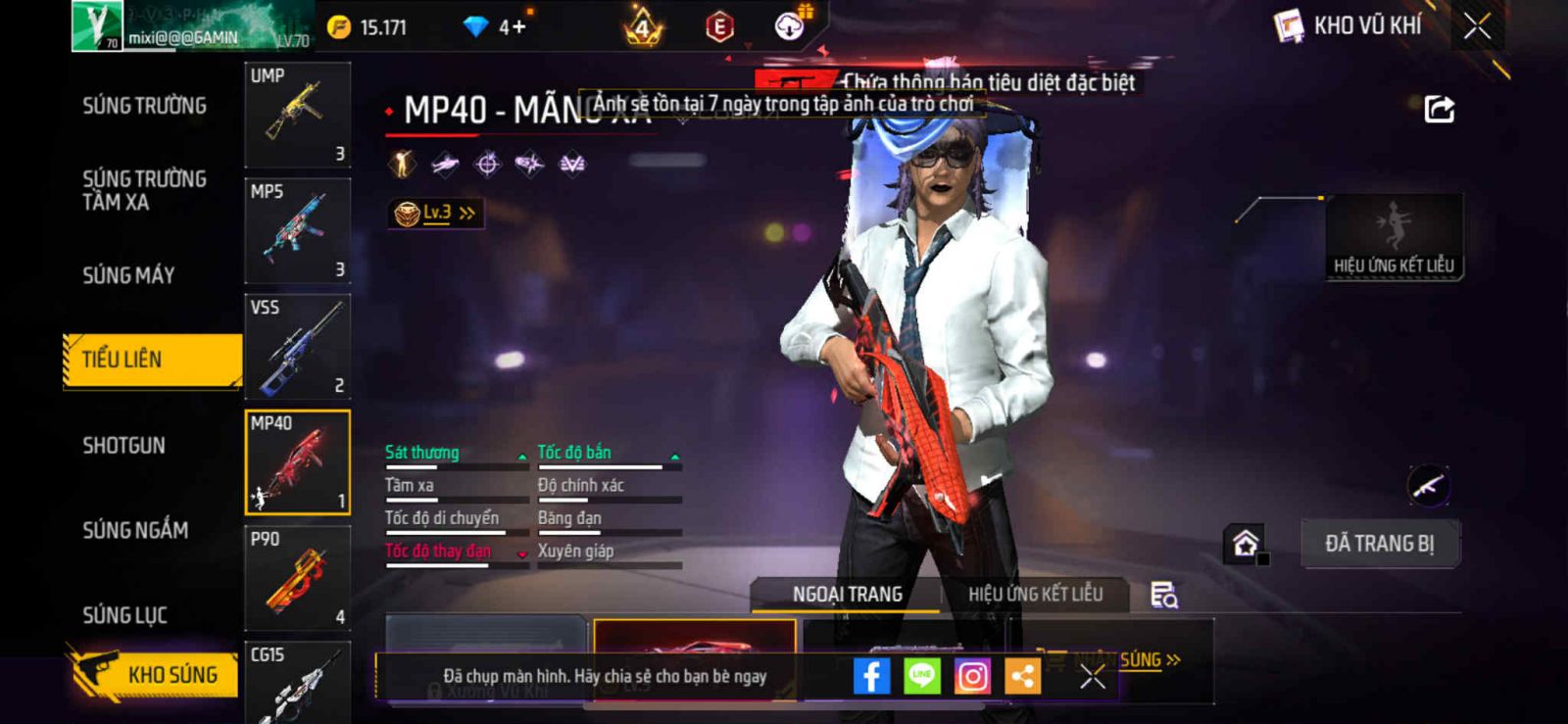Screen dimensions: 1568x724
Task: Switch to the Súng Máy category
Action: pos(128,275)
